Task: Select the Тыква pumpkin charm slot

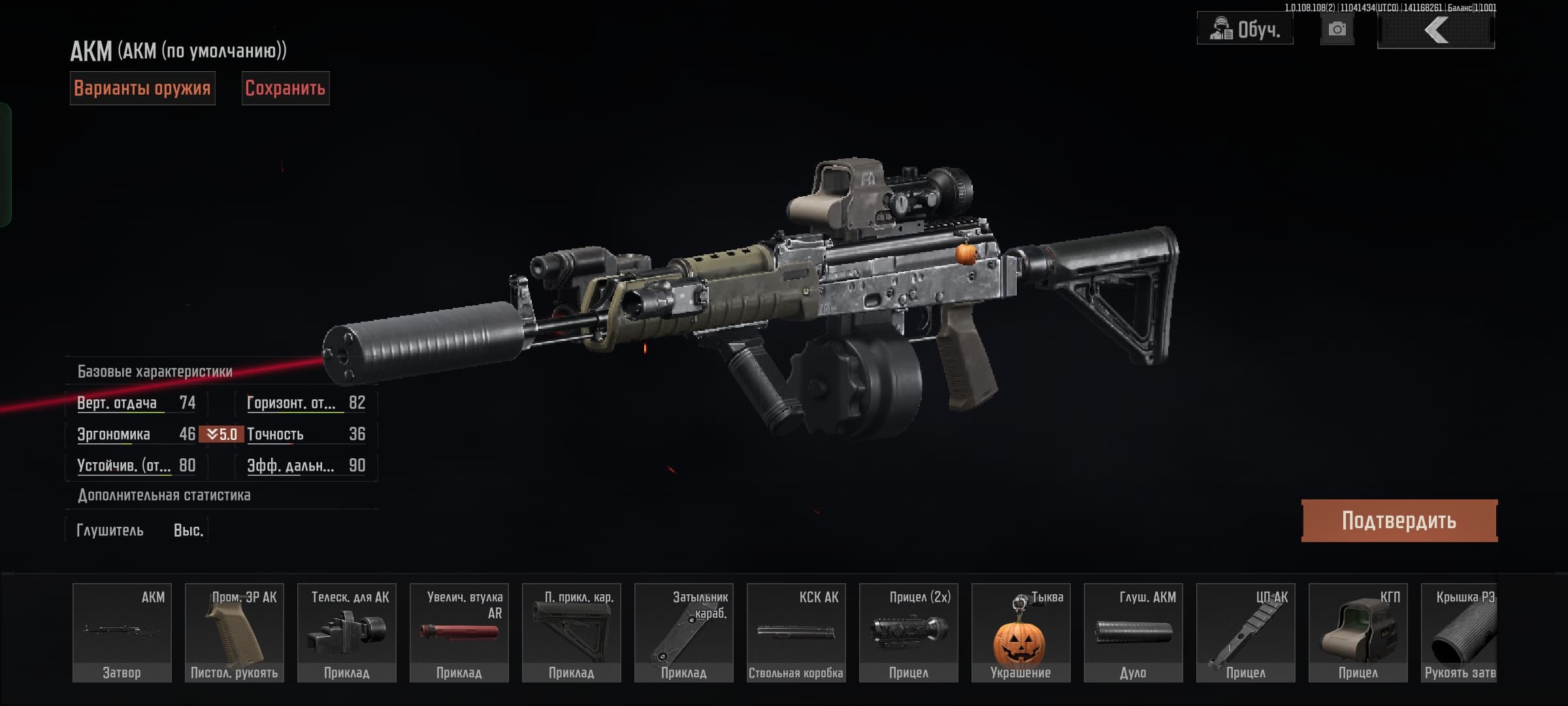Action: point(1021,633)
